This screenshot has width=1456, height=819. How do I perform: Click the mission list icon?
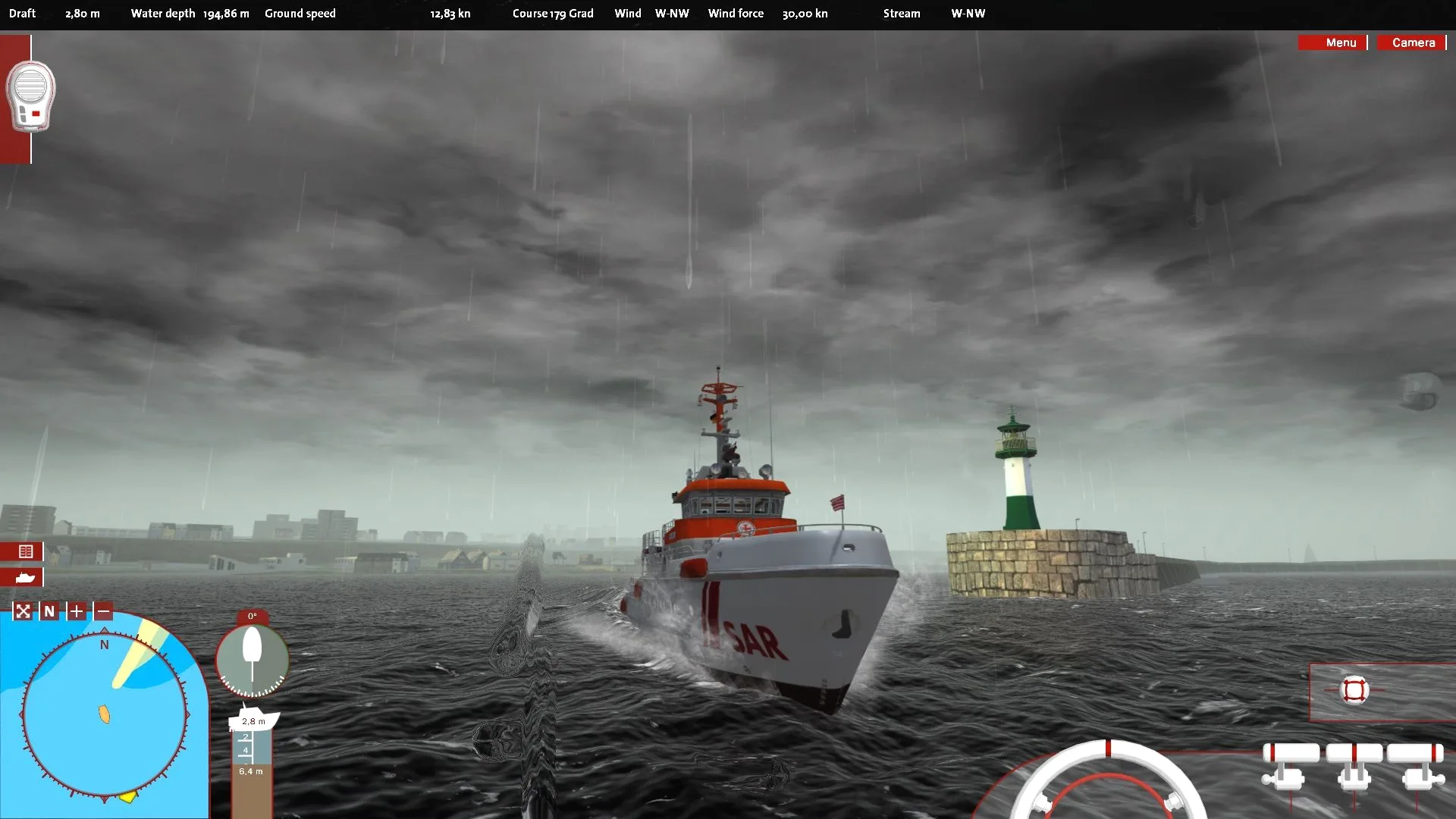coord(26,552)
